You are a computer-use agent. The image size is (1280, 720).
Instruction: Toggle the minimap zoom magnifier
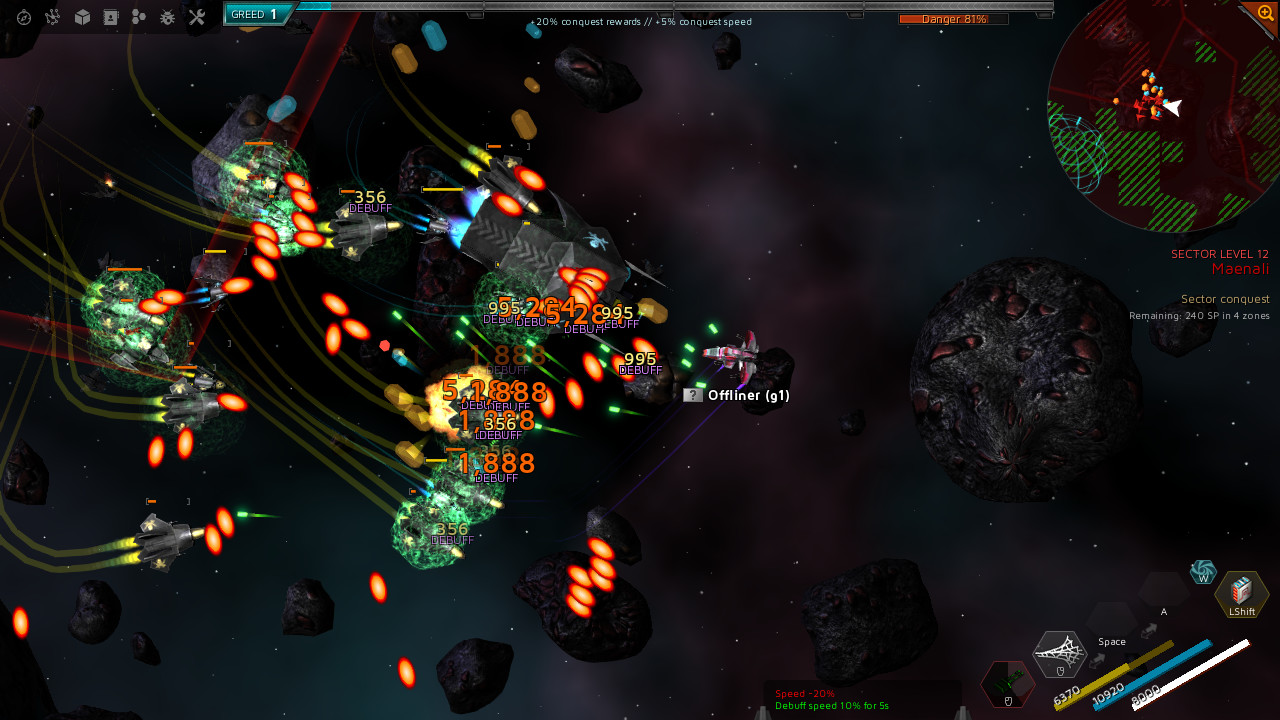point(1265,14)
